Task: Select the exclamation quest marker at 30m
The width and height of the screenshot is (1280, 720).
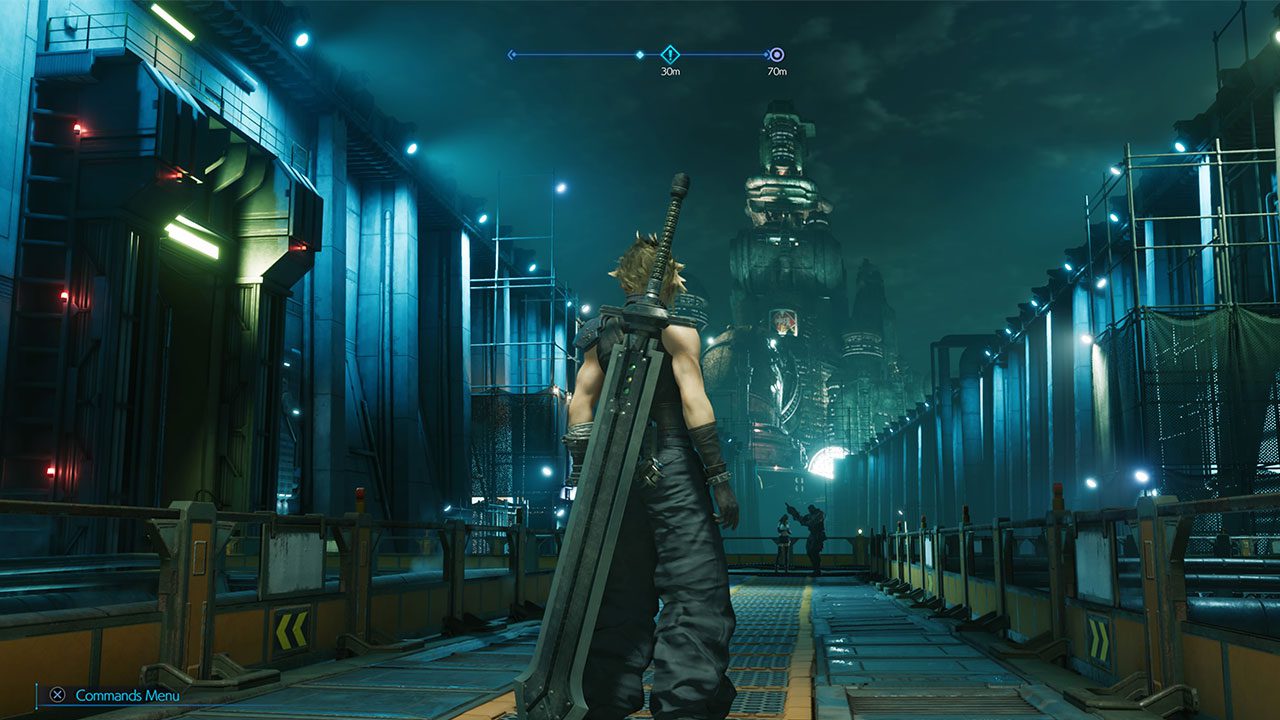Action: (670, 55)
